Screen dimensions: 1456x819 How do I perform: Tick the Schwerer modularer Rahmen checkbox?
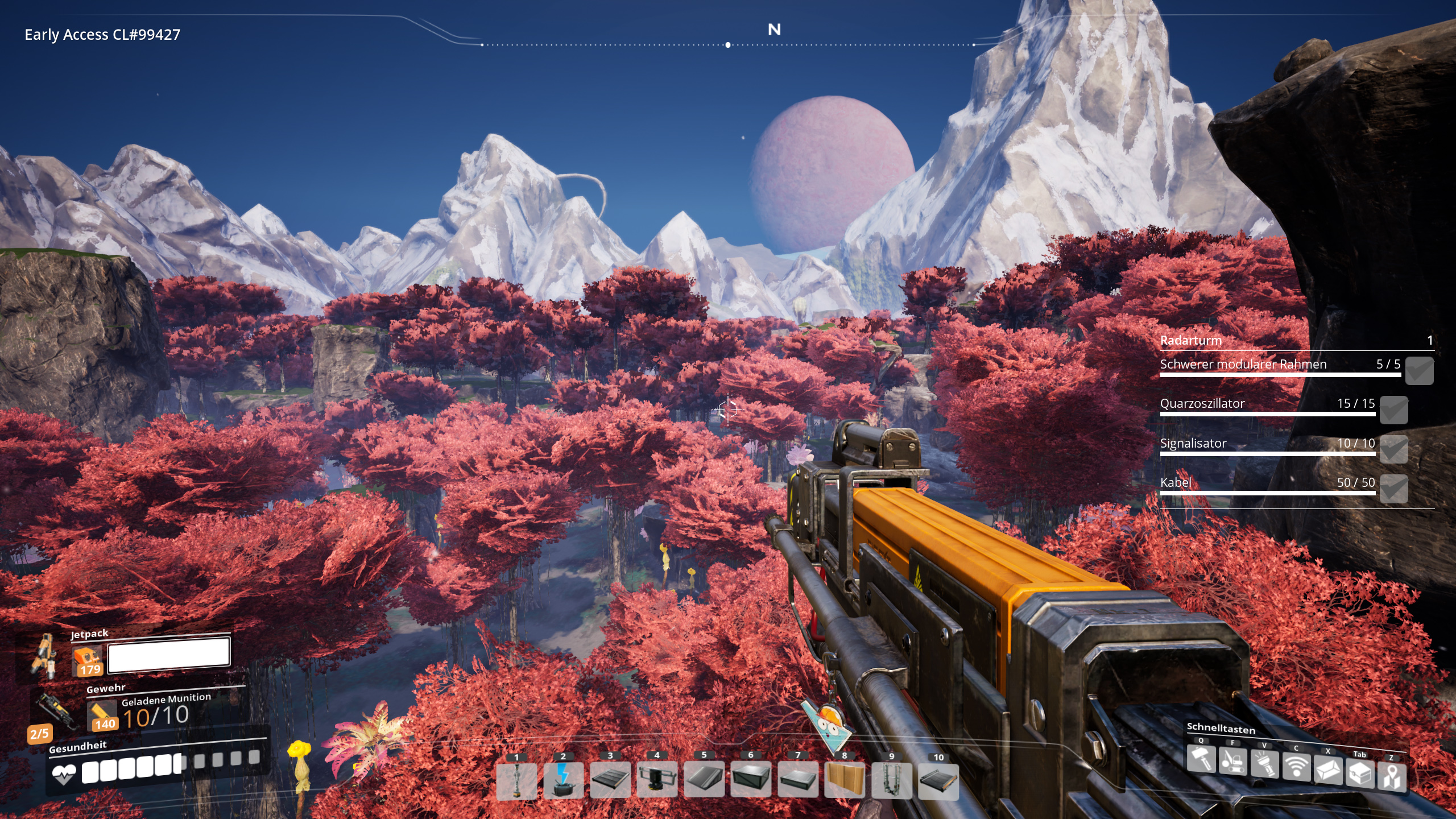pos(1419,371)
